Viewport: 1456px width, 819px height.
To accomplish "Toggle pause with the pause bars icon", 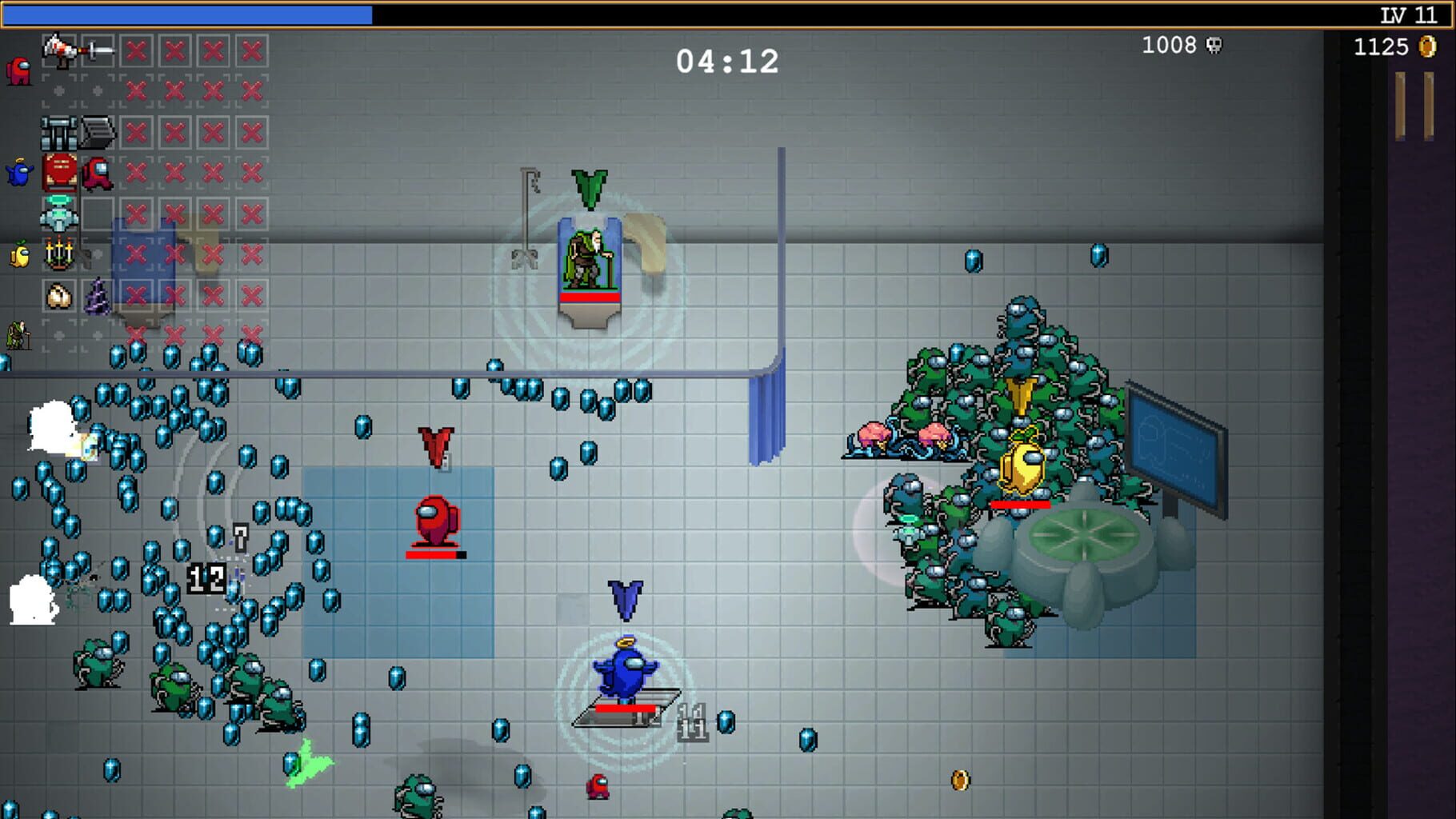I will pyautogui.click(x=1413, y=107).
